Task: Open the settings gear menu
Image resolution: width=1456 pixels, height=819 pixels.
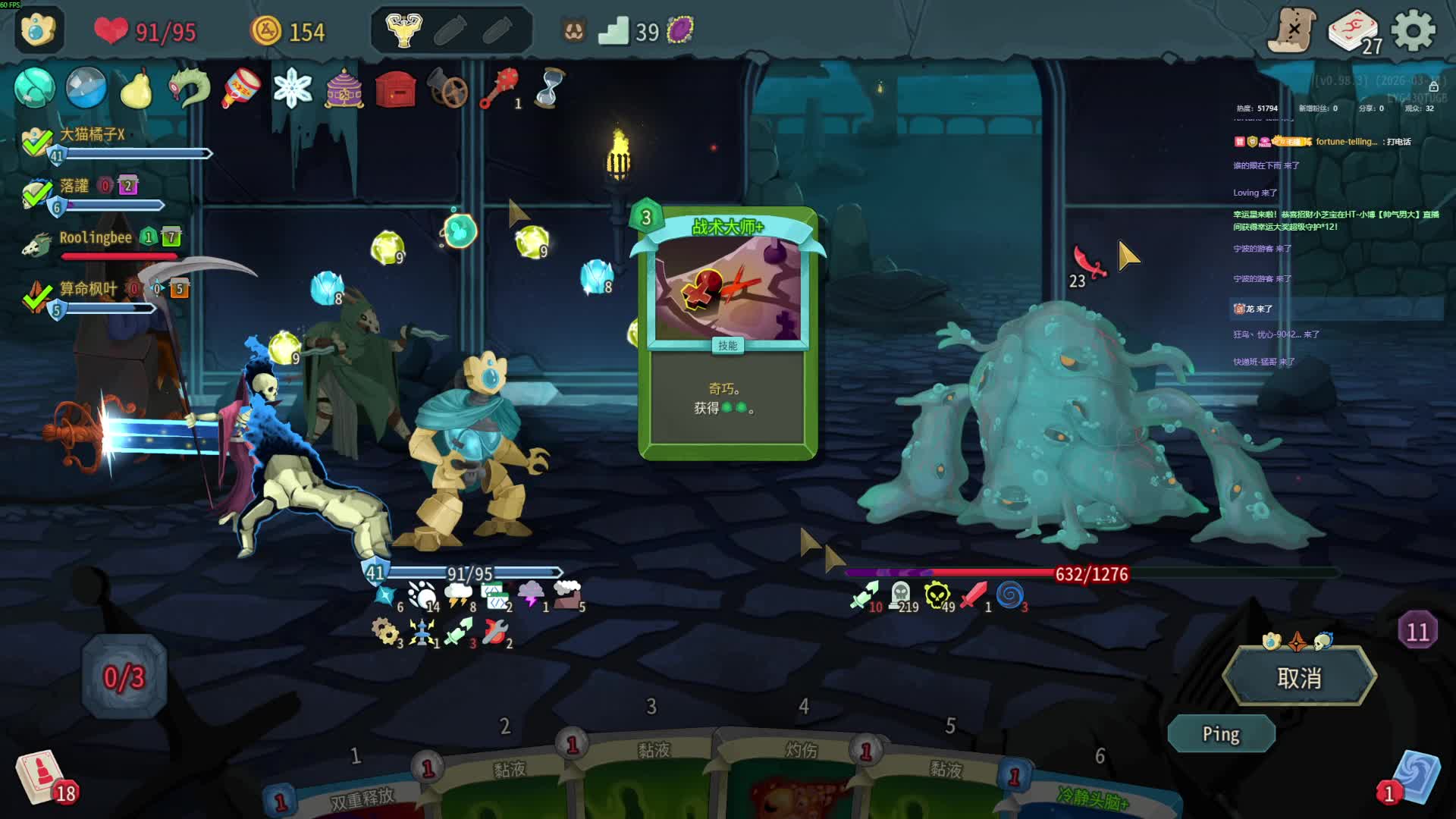Action: 1414,31
